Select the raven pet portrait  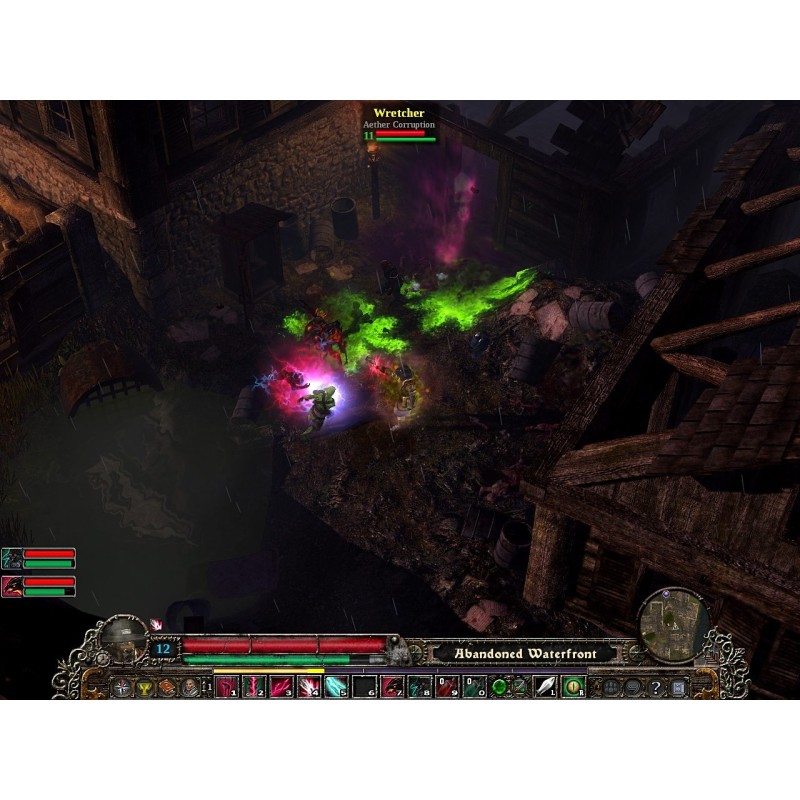(12, 586)
